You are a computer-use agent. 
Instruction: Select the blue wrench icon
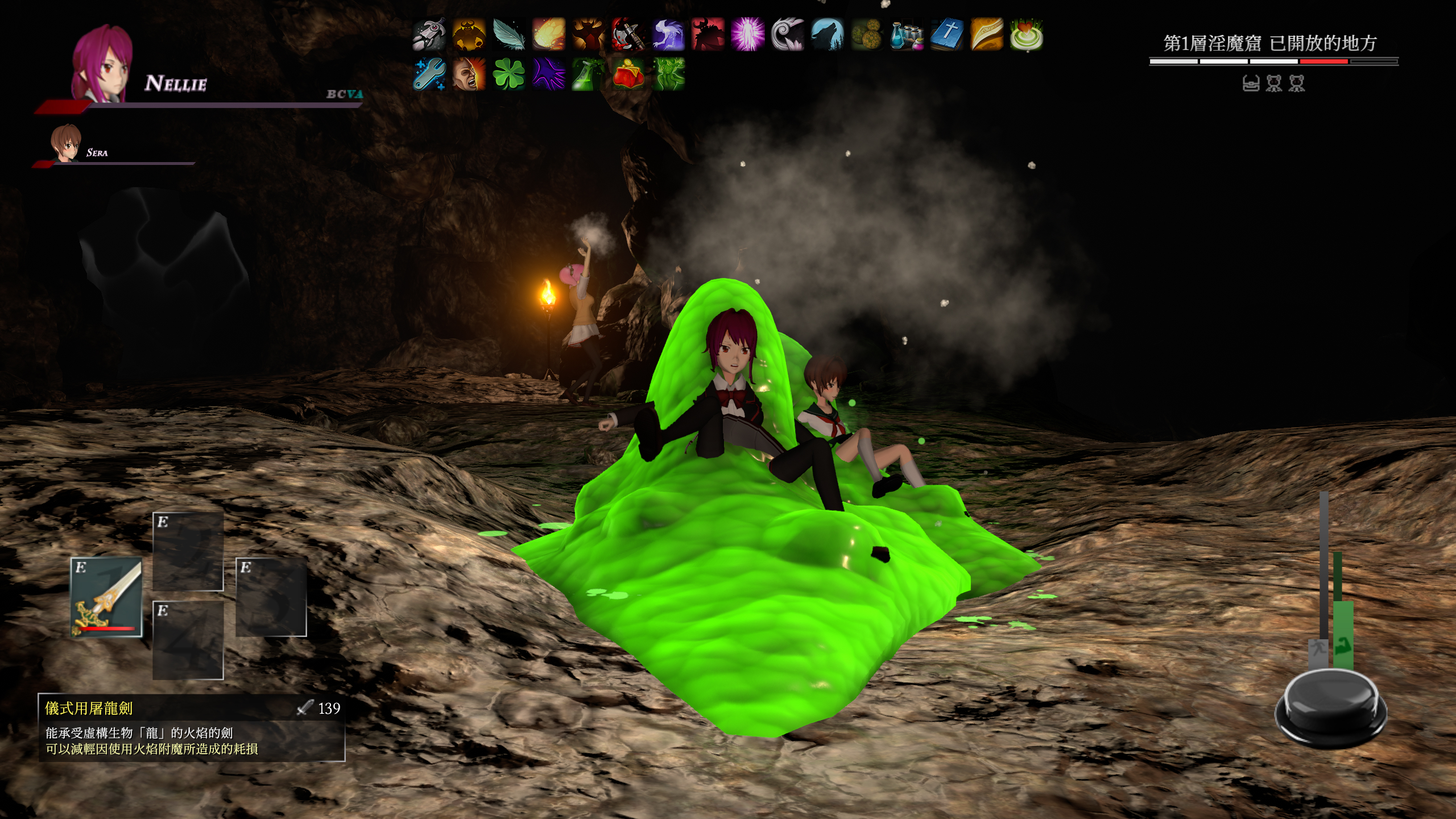[429, 74]
